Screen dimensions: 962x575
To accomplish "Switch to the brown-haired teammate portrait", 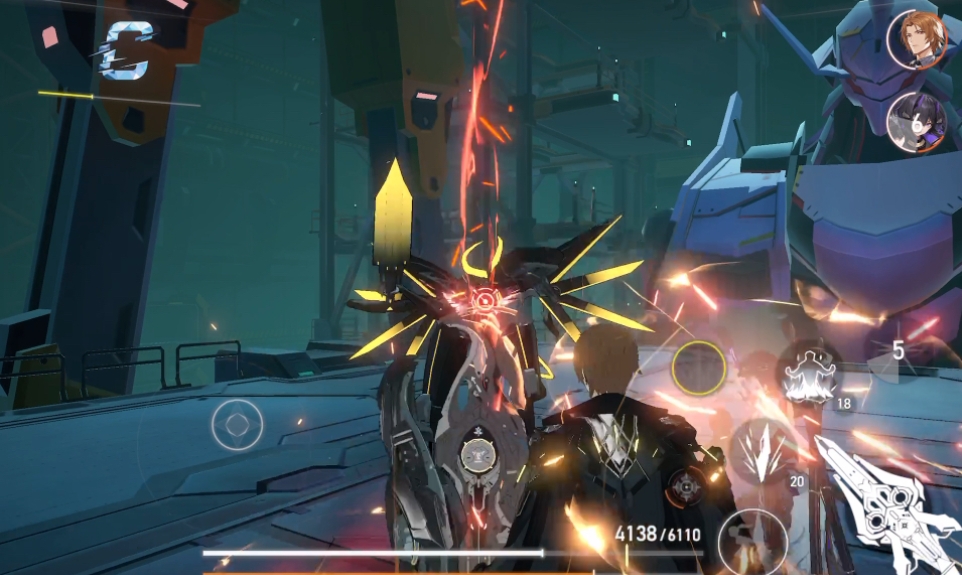I will [x=917, y=39].
